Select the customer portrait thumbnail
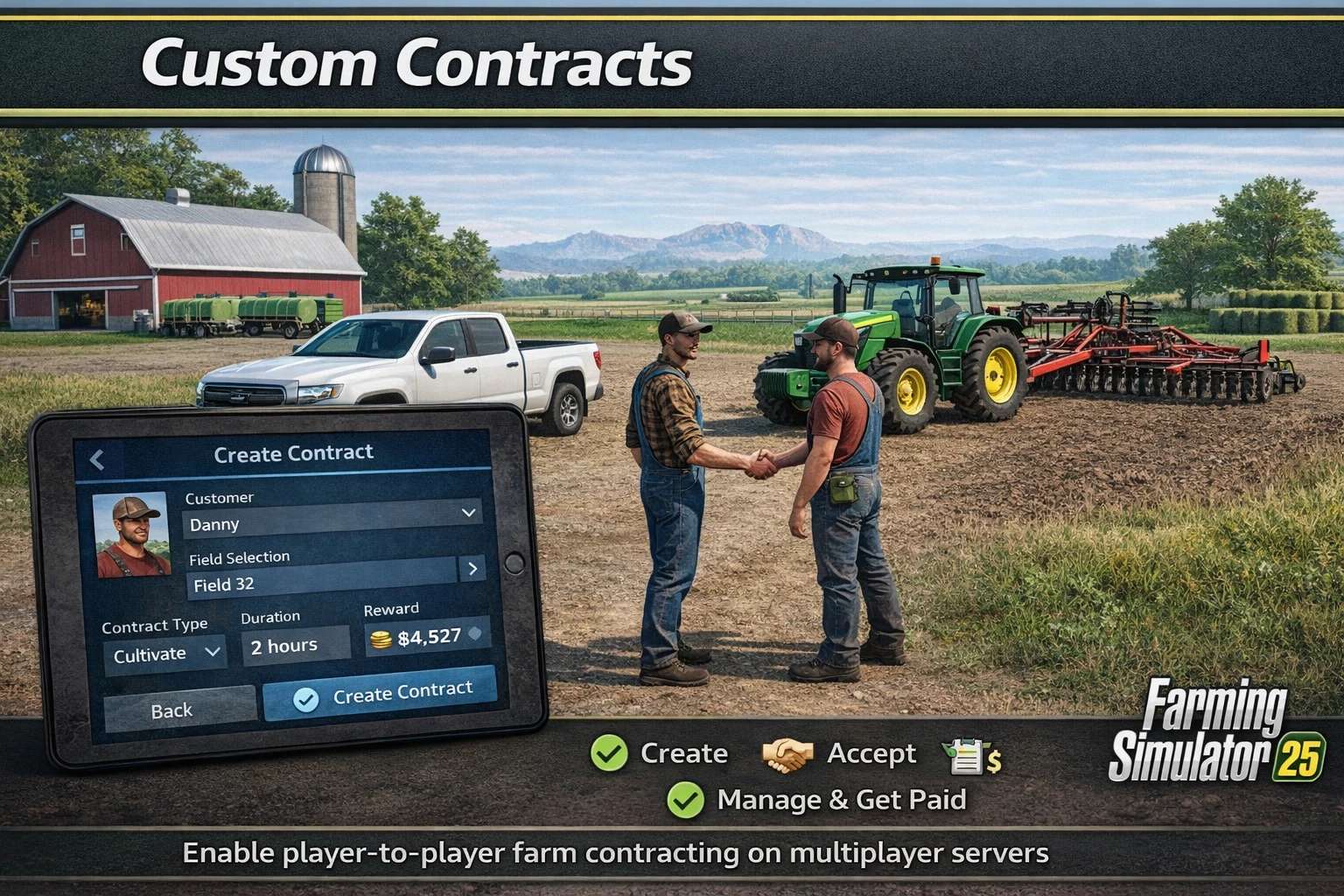 pos(131,535)
